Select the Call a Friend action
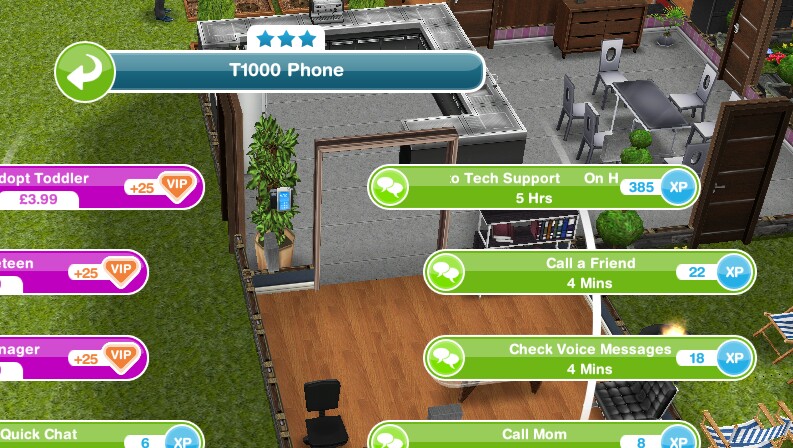 coord(589,272)
